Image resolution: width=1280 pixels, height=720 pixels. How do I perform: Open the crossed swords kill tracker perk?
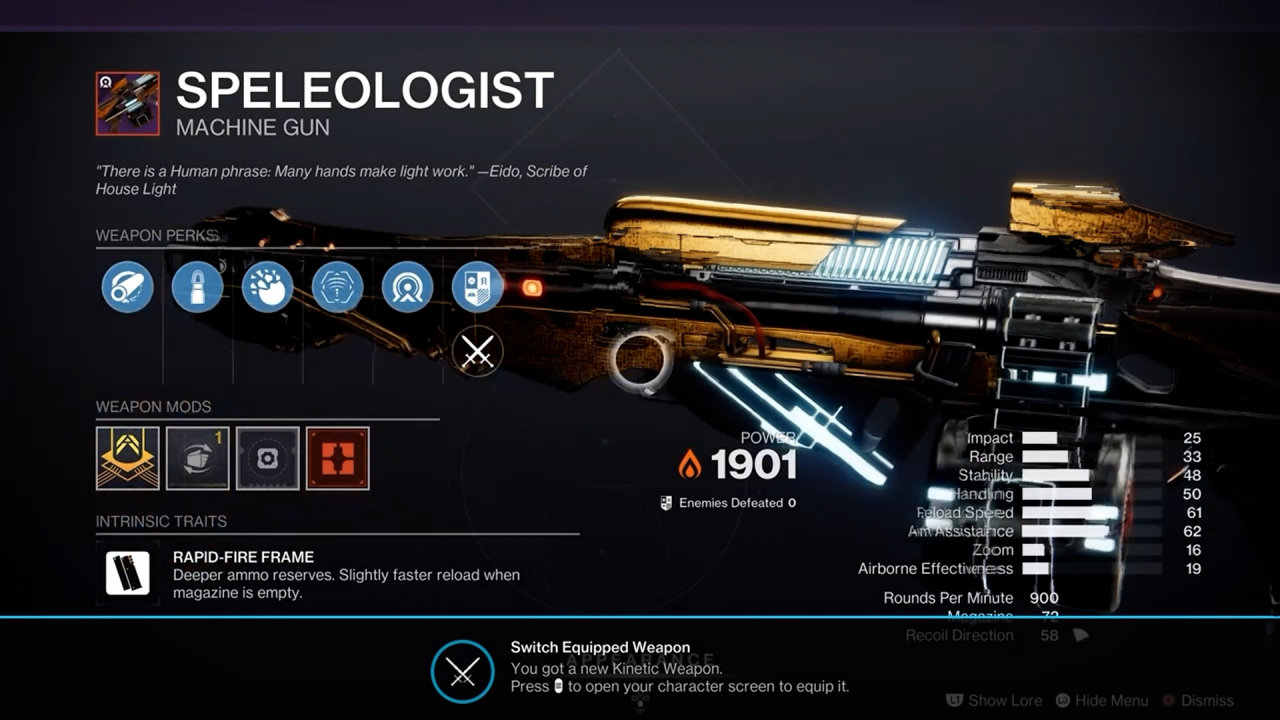[477, 351]
